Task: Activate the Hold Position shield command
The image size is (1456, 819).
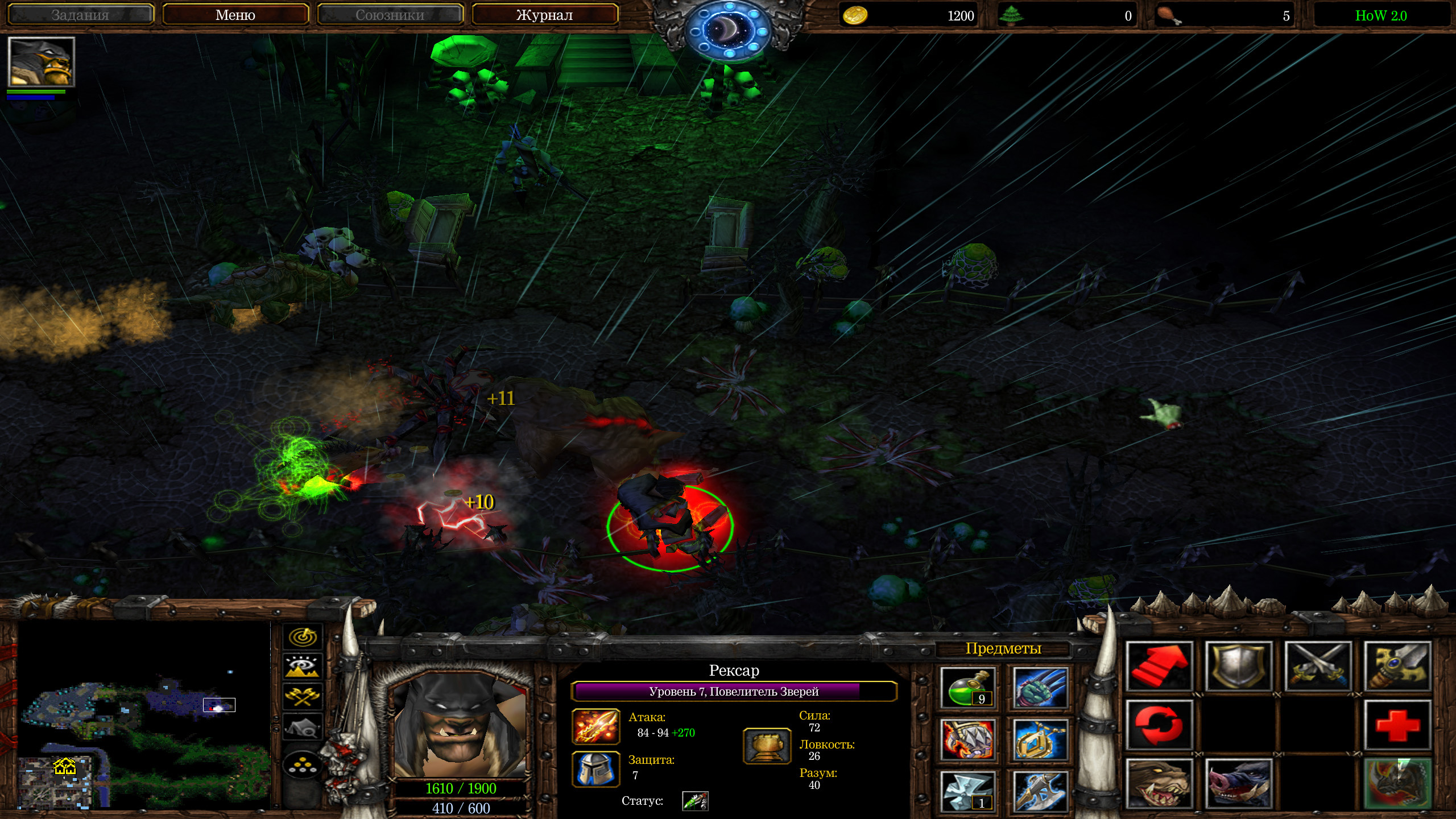Action: (1239, 667)
